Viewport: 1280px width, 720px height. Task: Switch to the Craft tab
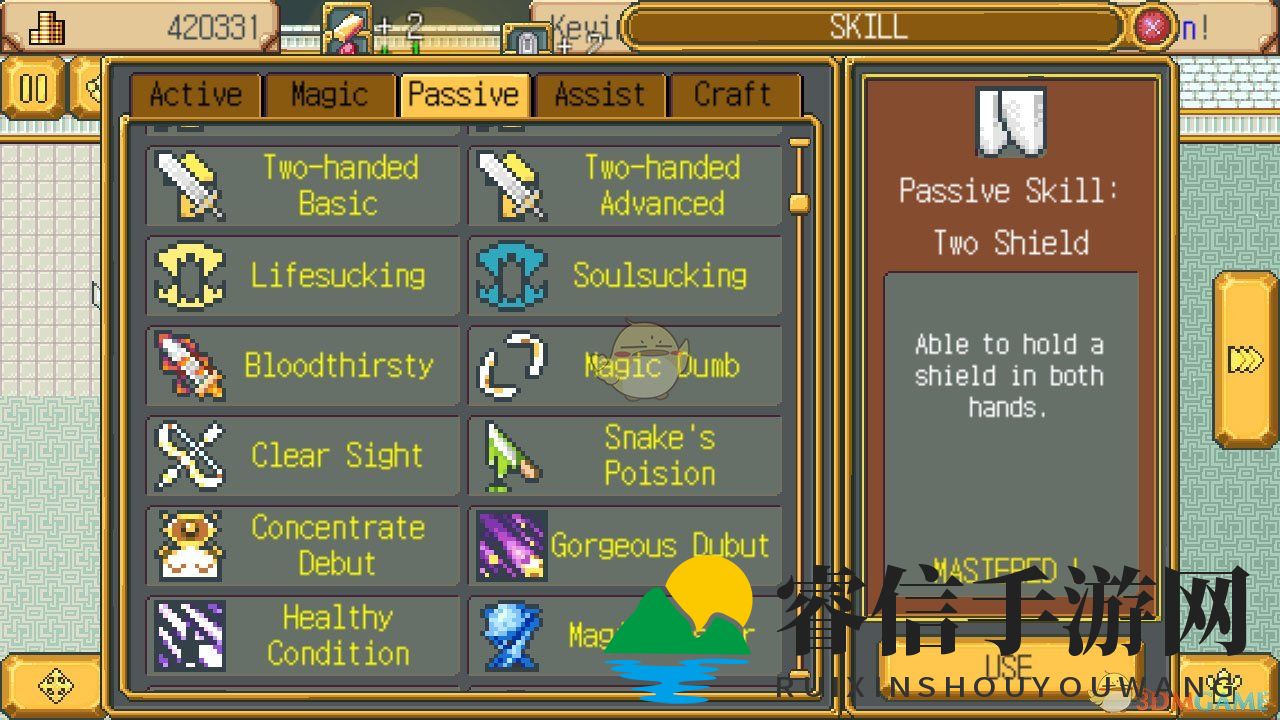coord(733,95)
